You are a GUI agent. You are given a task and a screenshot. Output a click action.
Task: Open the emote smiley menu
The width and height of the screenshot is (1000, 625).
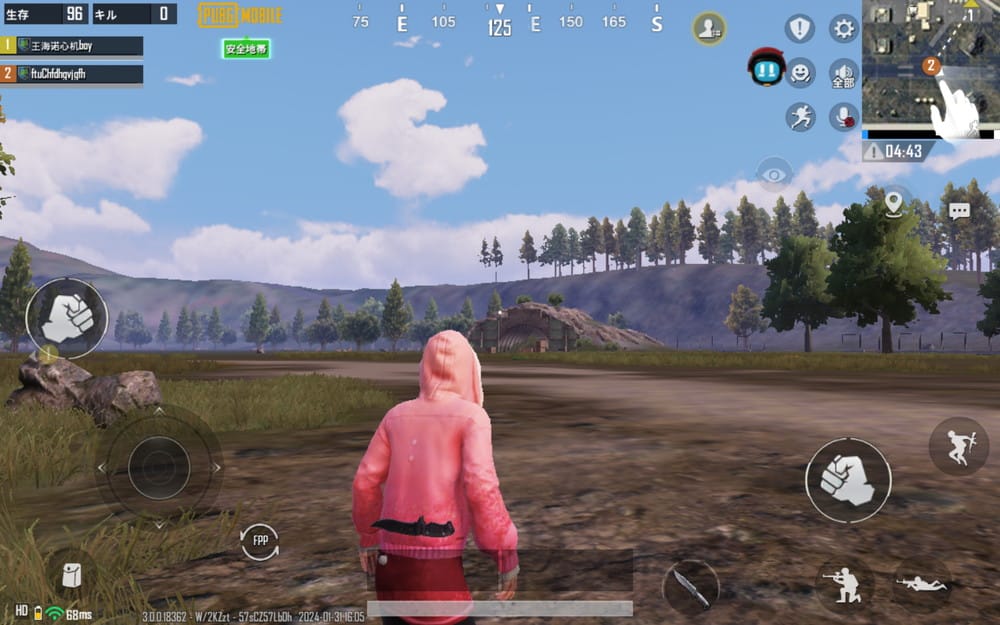(x=800, y=72)
